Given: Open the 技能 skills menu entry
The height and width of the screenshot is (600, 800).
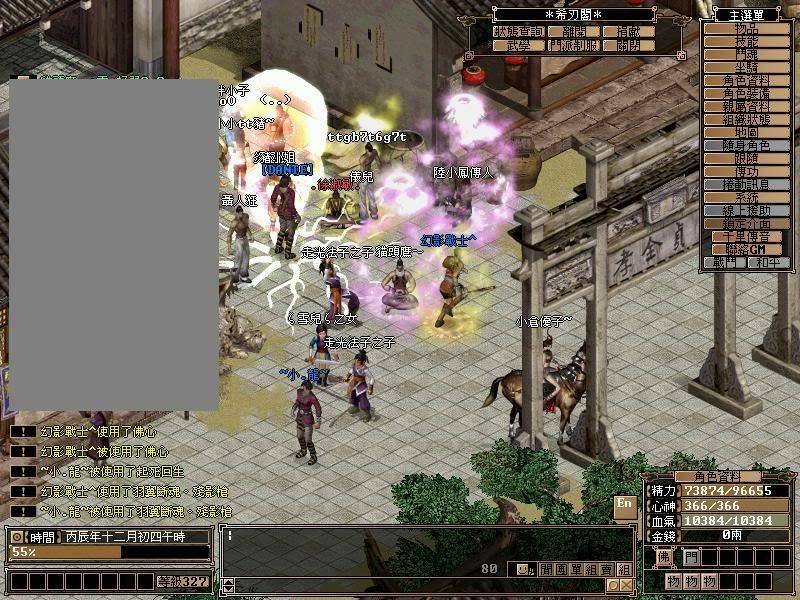Looking at the screenshot, I should pyautogui.click(x=746, y=42).
